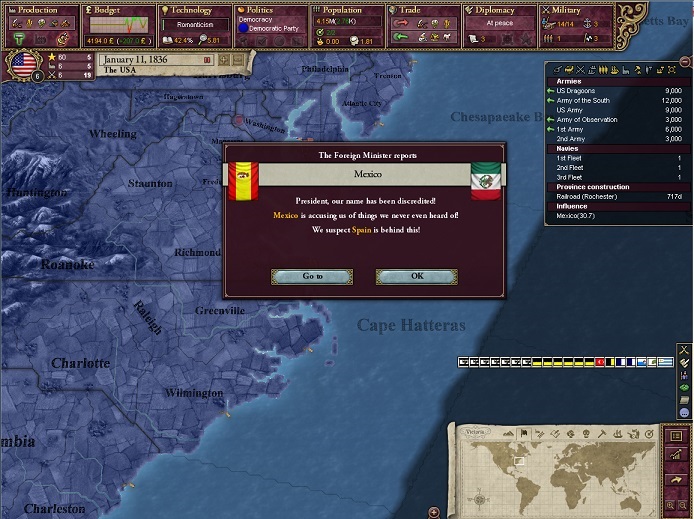Click the USA flag shield
Viewport: 694px width, 519px height.
(21, 66)
